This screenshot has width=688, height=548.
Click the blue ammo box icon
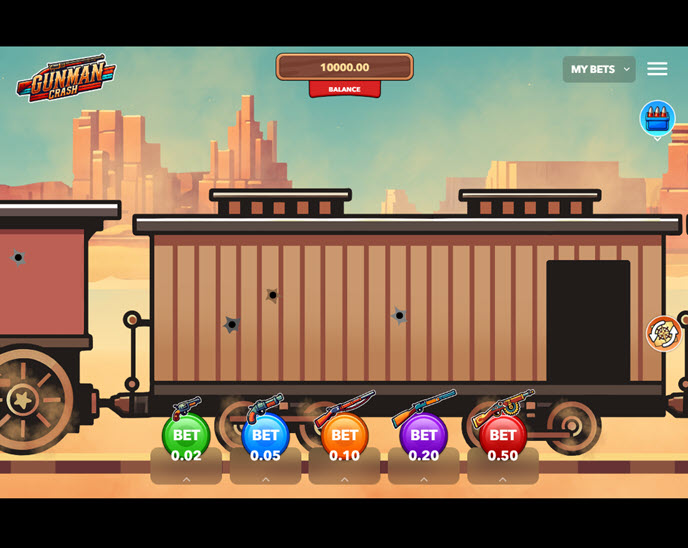657,118
